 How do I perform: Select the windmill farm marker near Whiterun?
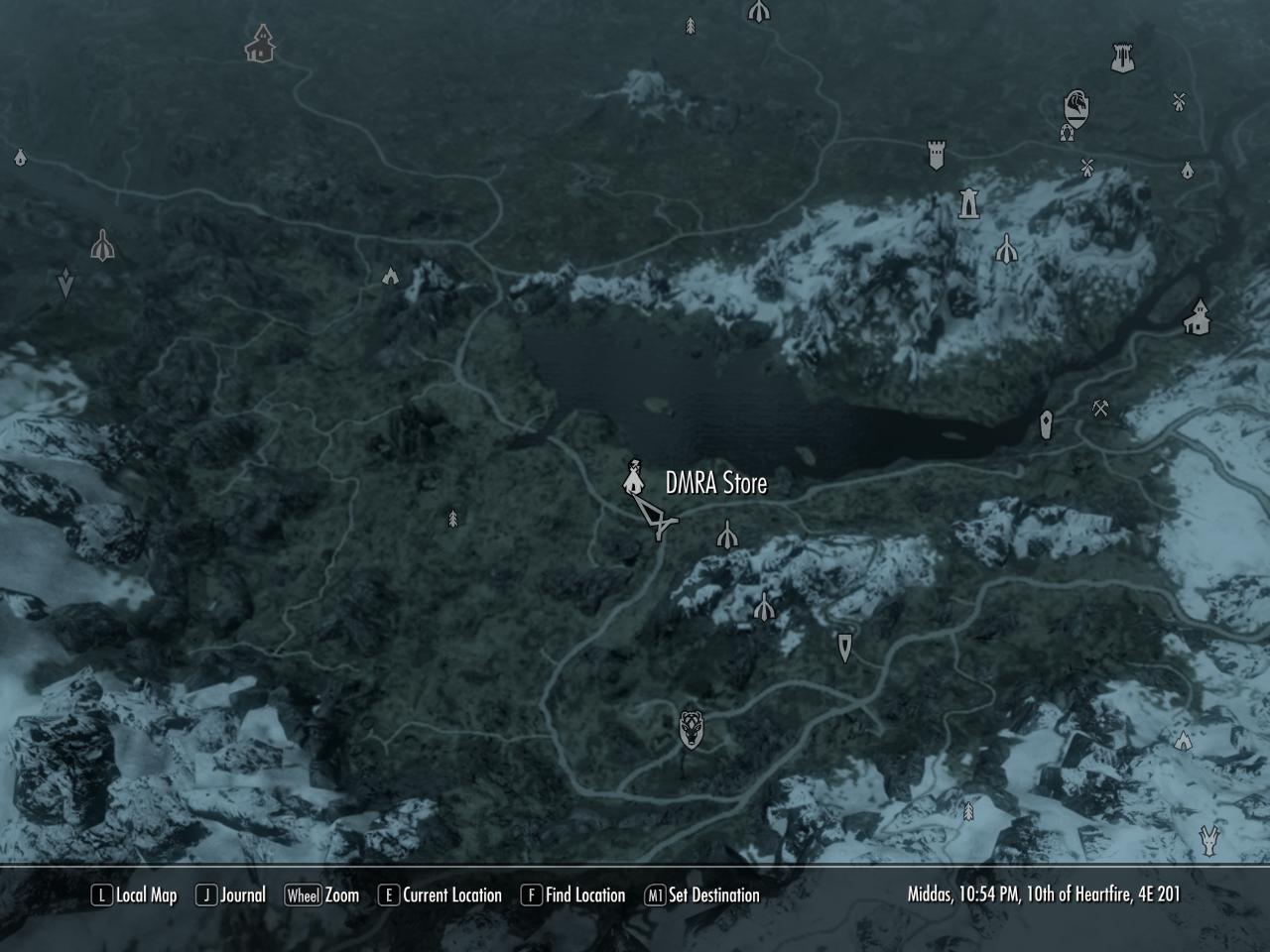[x=1087, y=169]
